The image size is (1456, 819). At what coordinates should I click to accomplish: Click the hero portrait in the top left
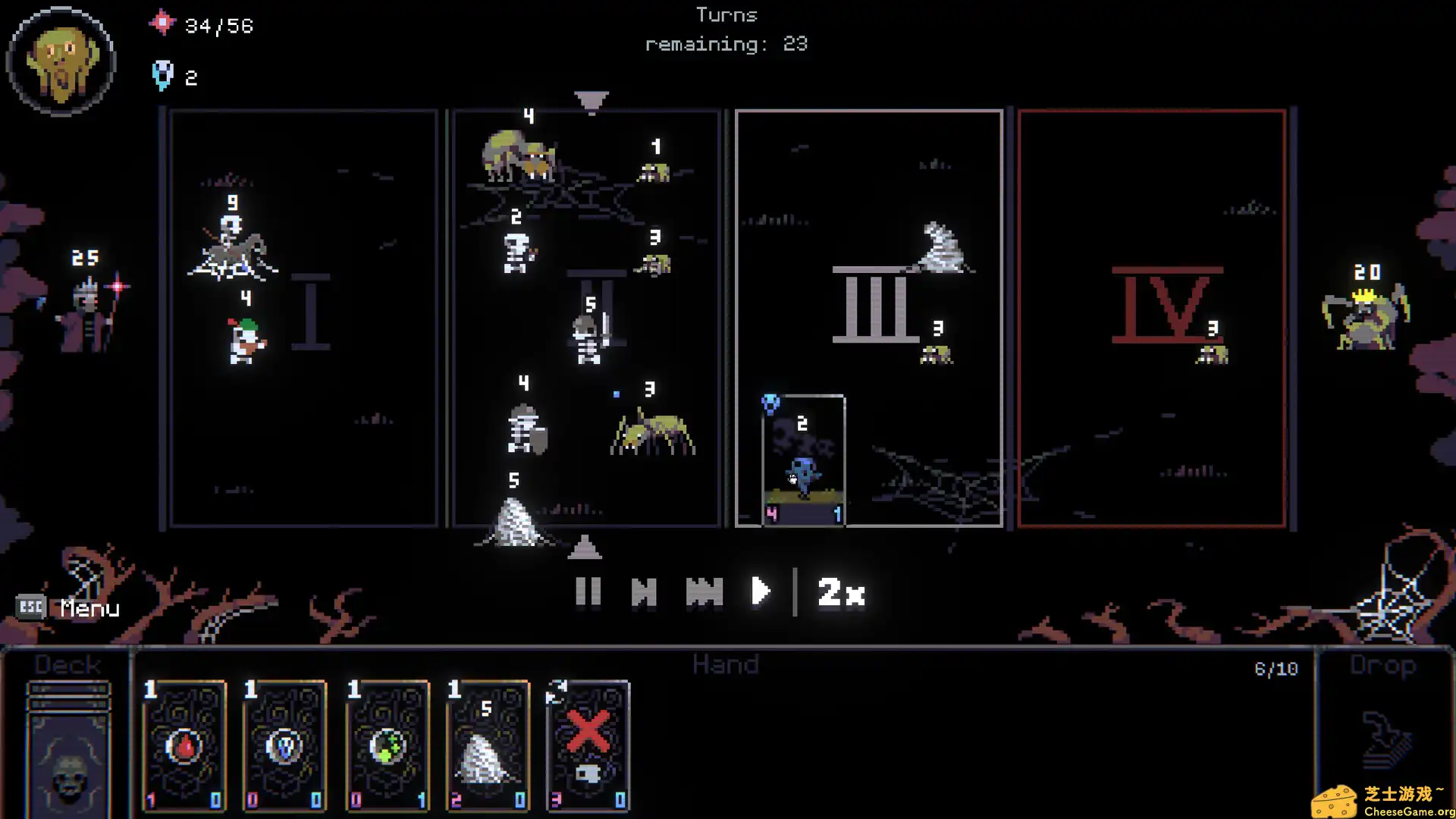pos(62,61)
